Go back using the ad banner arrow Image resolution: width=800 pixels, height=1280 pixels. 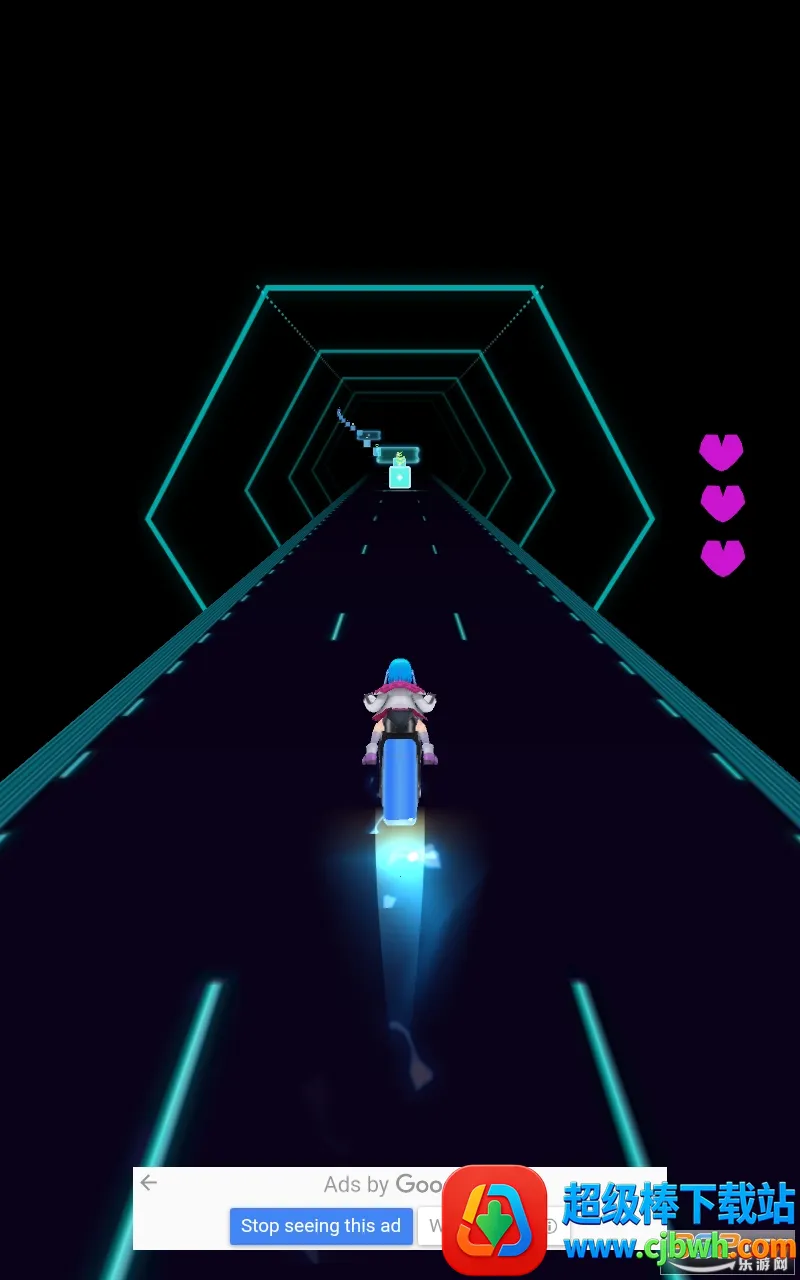point(149,1183)
